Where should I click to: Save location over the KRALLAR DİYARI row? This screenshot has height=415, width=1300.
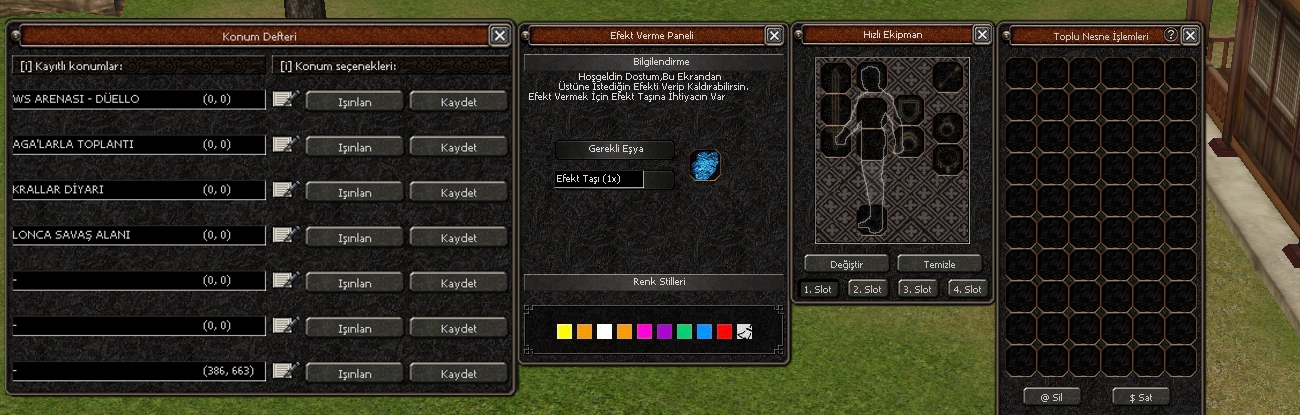[458, 192]
